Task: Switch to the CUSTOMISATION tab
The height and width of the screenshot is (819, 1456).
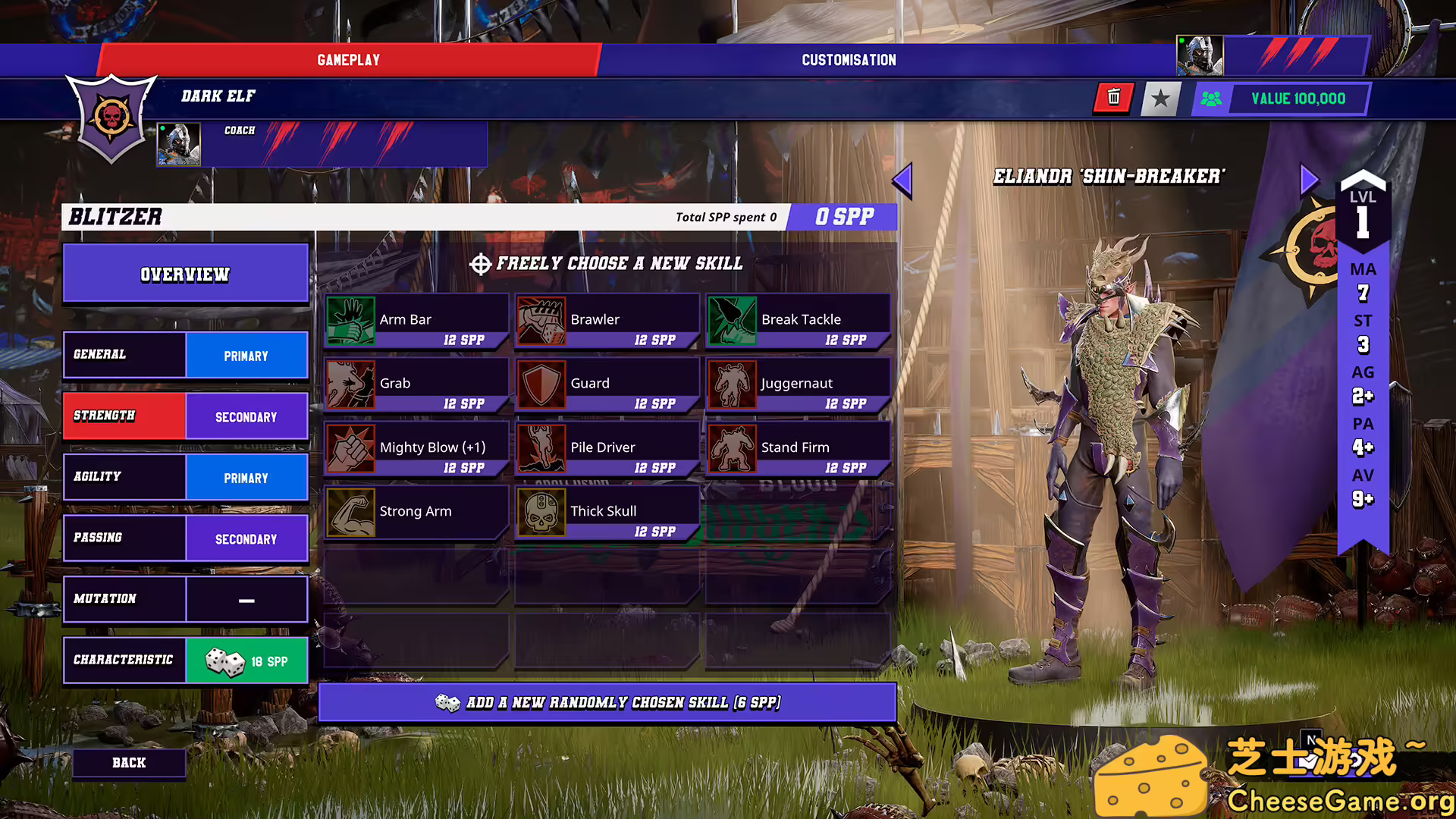Action: pos(848,59)
